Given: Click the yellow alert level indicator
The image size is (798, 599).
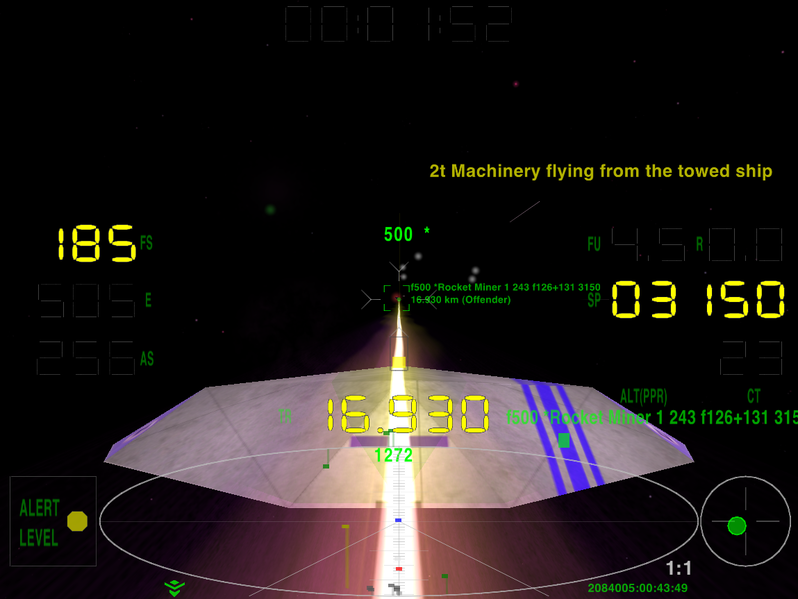Looking at the screenshot, I should (77, 521).
